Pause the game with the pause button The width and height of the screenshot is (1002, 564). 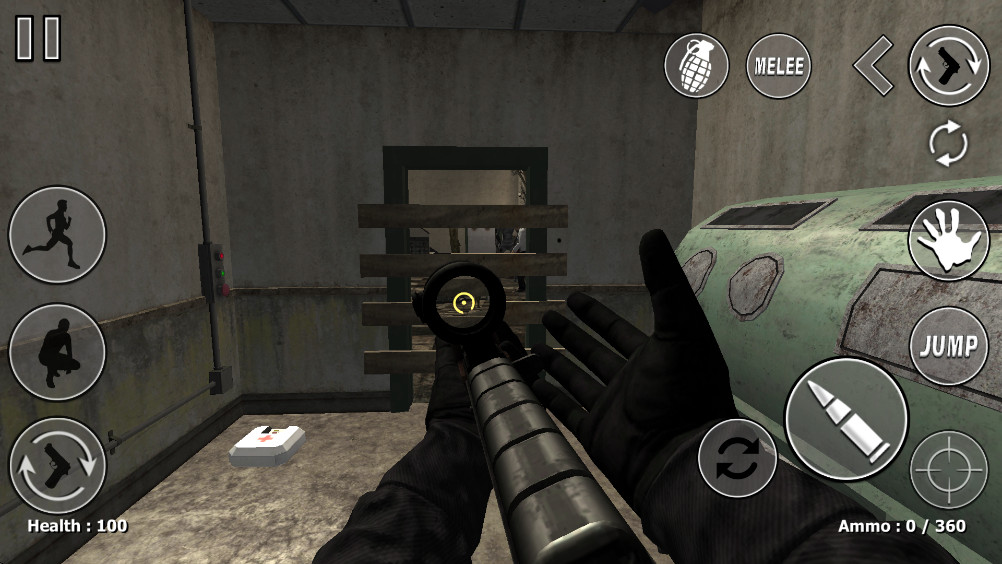click(x=38, y=38)
